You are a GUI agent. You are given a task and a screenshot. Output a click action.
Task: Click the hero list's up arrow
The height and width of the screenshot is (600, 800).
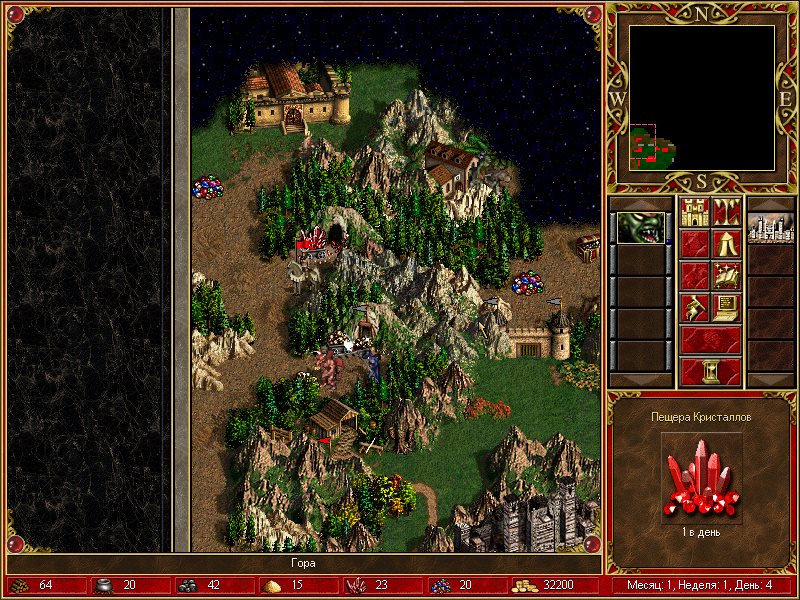click(x=640, y=203)
